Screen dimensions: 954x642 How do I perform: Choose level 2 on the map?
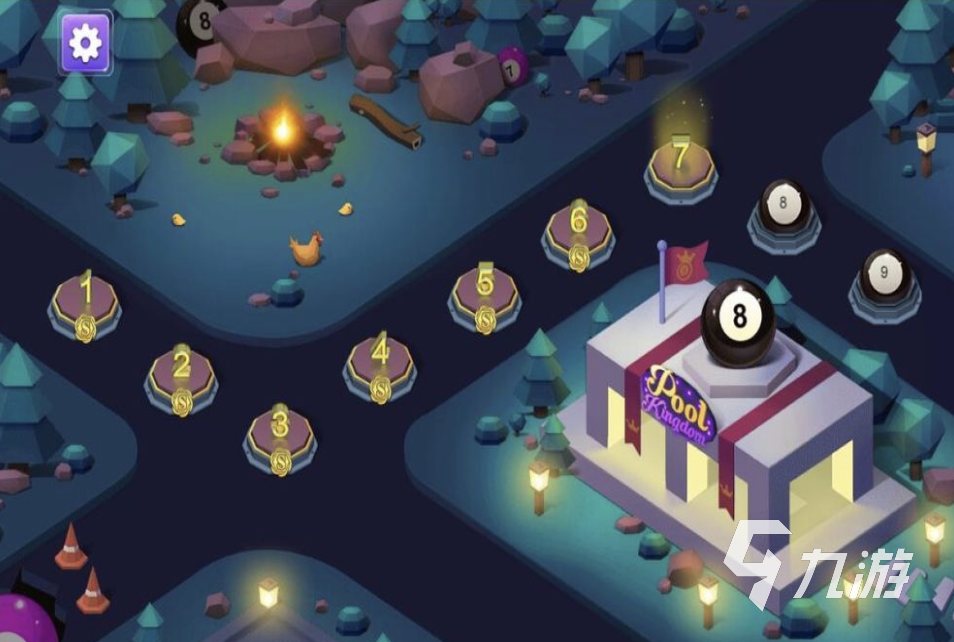click(181, 376)
